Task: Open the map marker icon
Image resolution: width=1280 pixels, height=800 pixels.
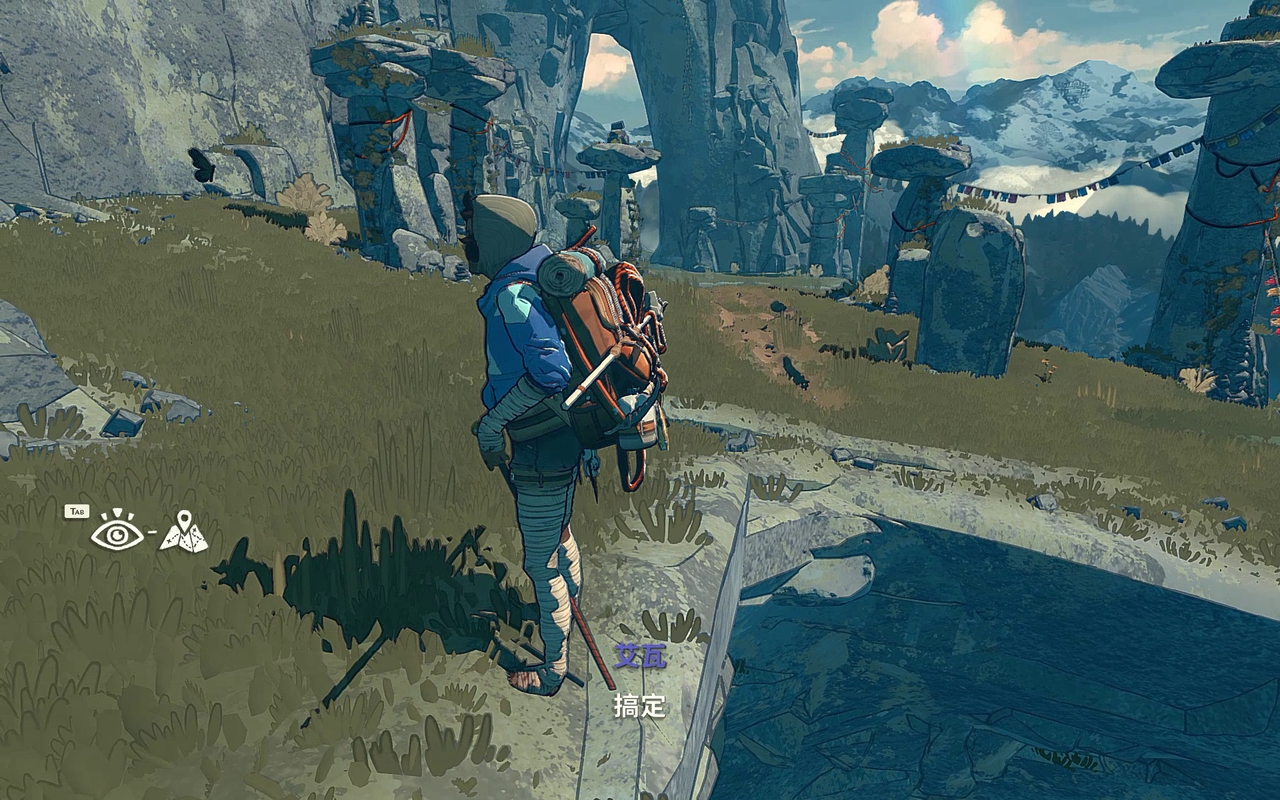Action: tap(183, 532)
